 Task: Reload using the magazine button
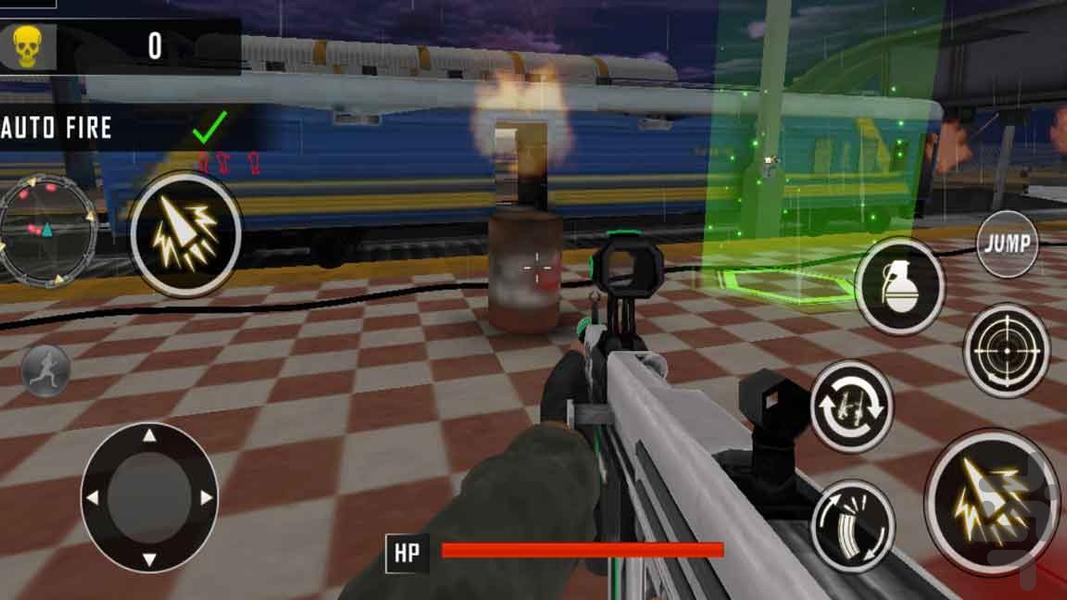tap(852, 526)
